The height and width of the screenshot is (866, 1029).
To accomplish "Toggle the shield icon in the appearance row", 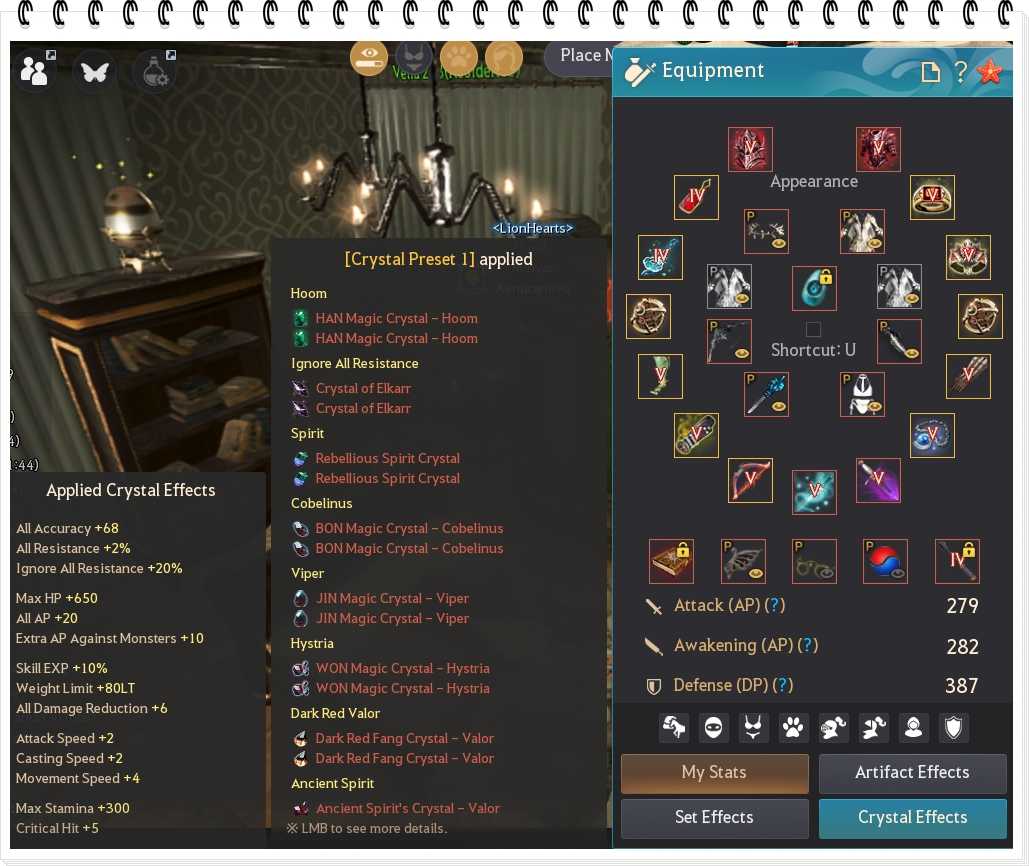I will coord(953,727).
